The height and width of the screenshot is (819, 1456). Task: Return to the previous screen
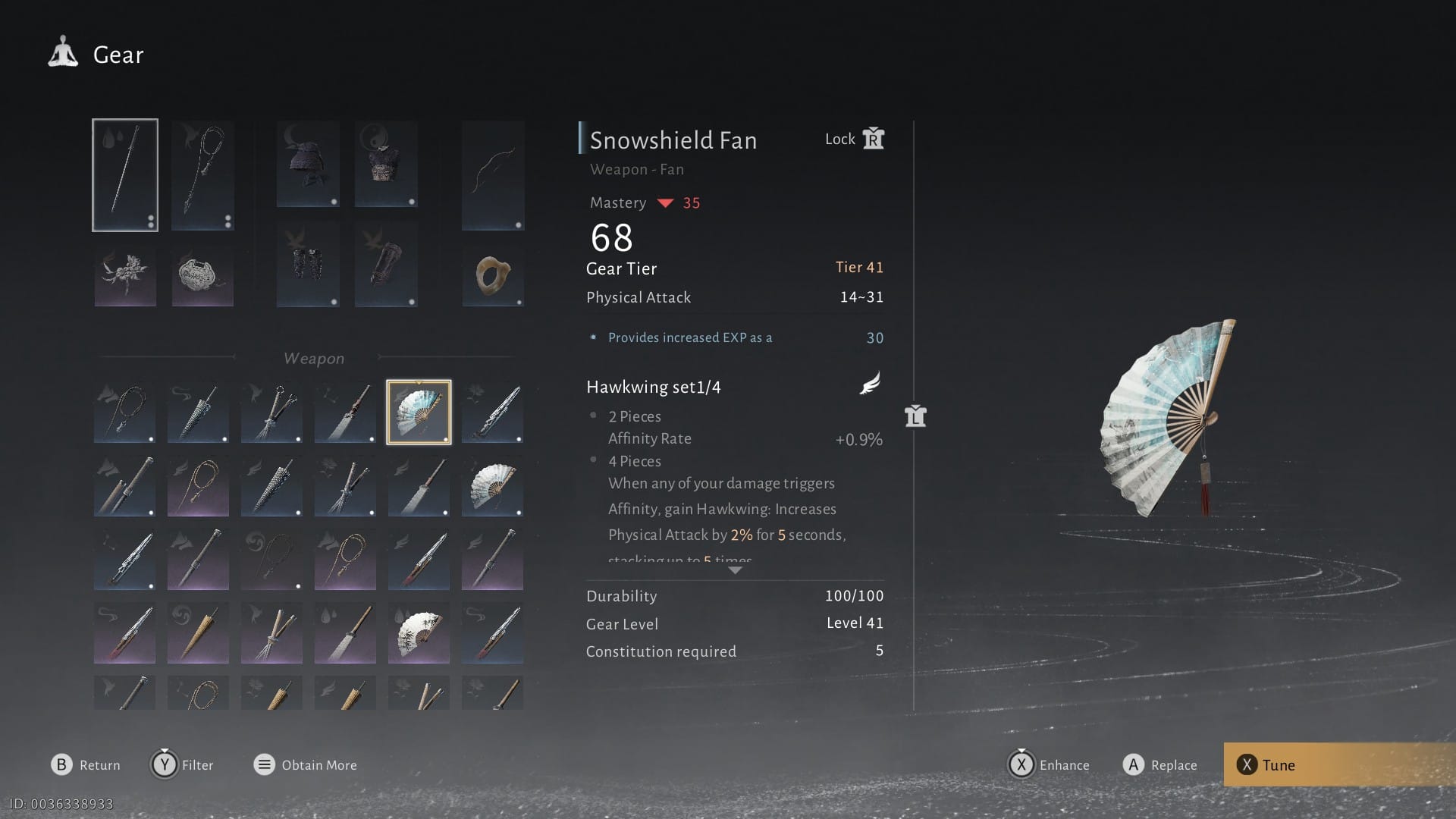click(86, 765)
